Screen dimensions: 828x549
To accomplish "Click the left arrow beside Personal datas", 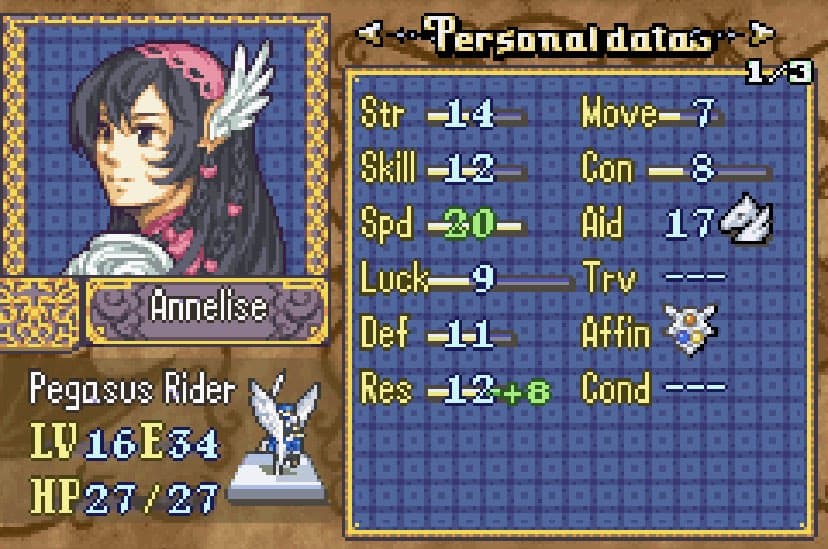I will coord(370,37).
